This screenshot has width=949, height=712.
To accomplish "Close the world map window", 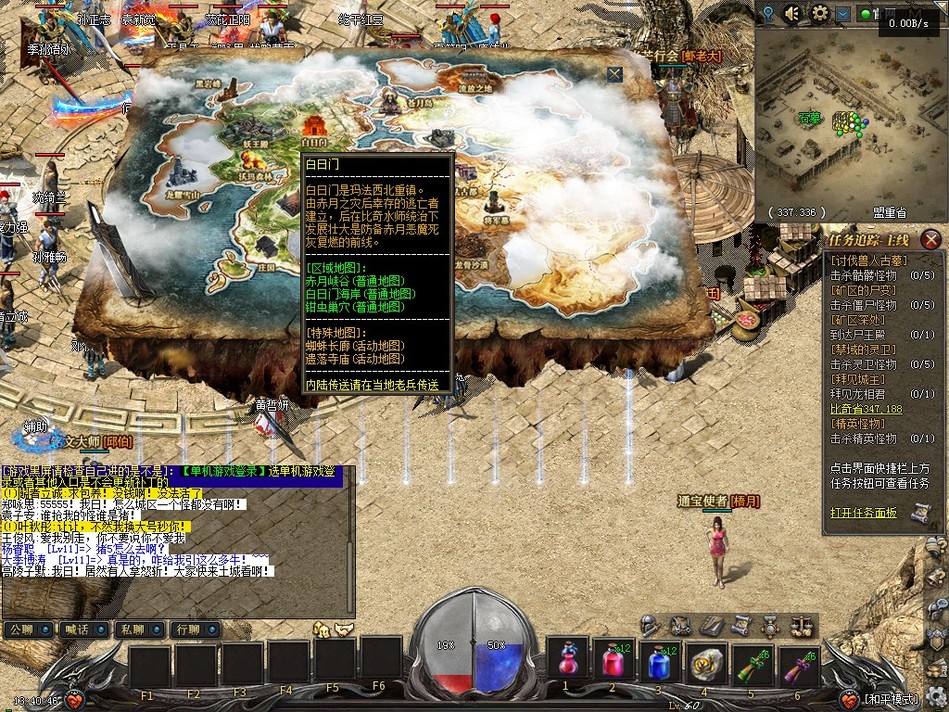I will tap(614, 74).
